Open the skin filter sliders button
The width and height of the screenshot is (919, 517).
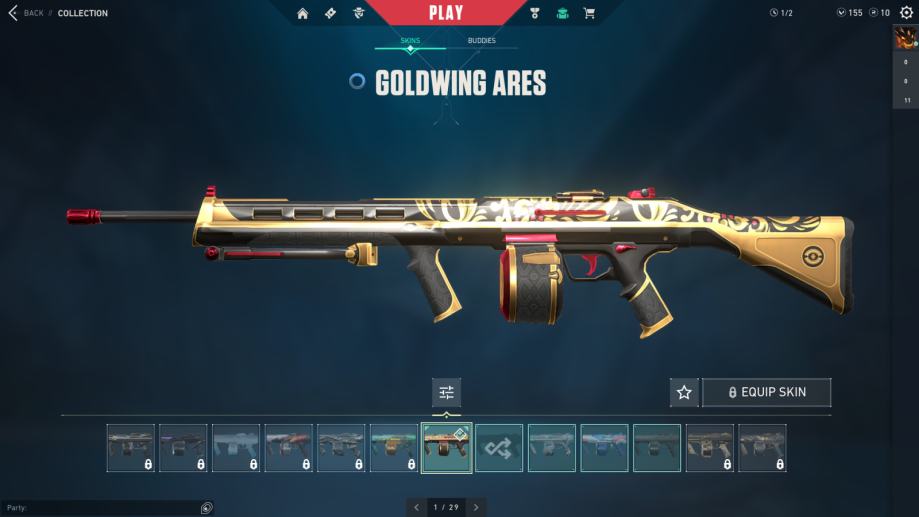pos(446,392)
